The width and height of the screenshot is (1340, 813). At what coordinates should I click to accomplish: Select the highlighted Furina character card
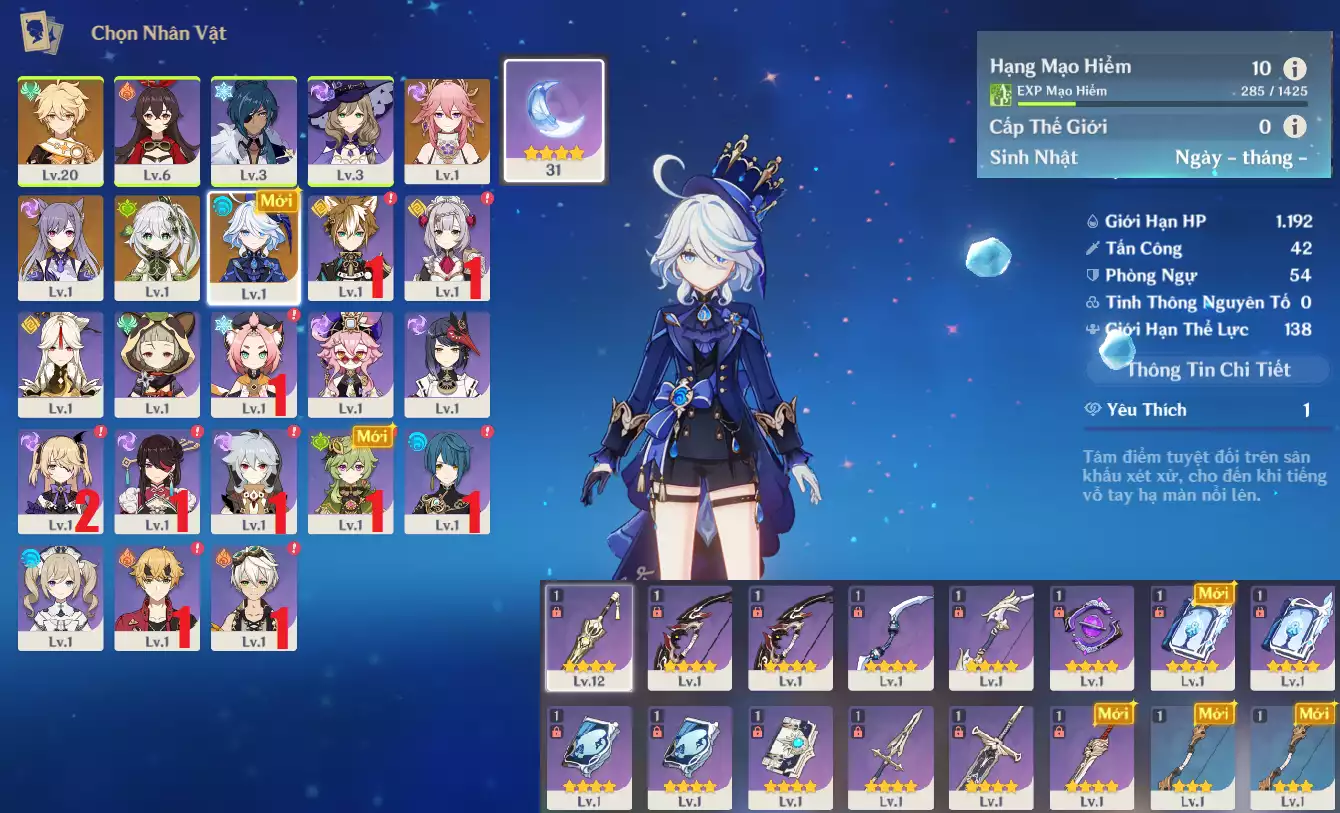254,248
